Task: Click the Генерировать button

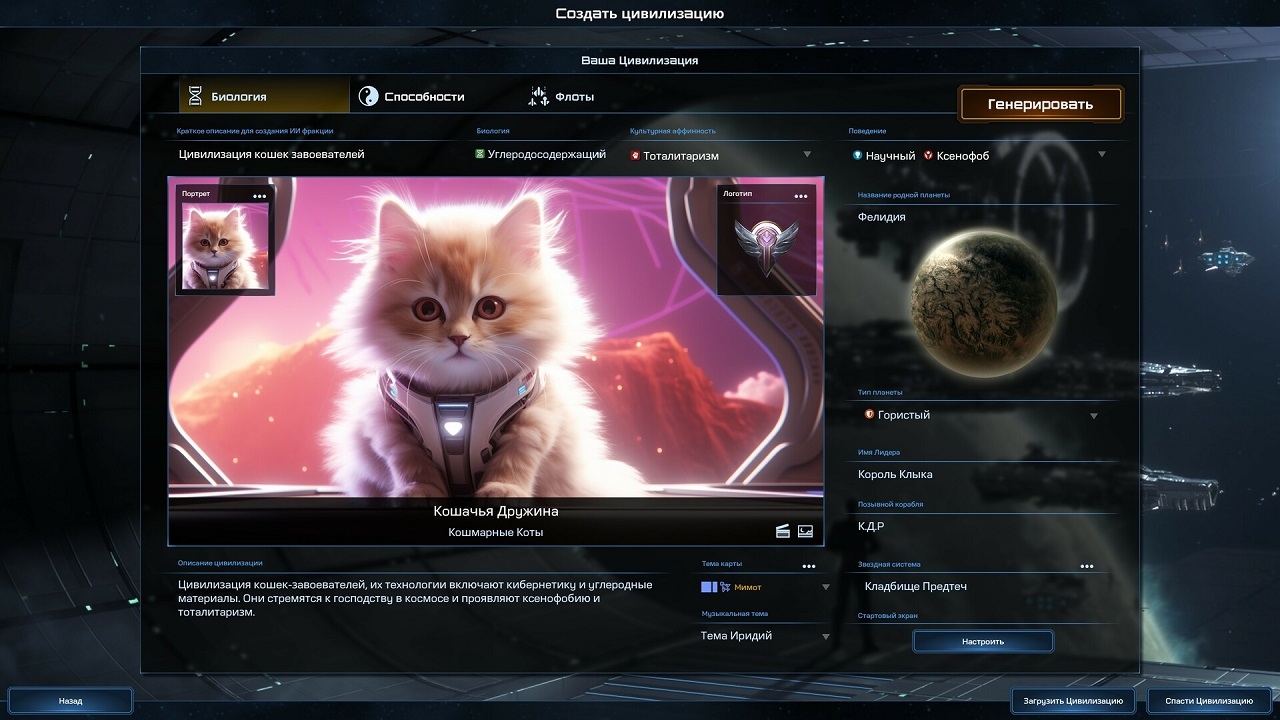Action: [x=1040, y=104]
